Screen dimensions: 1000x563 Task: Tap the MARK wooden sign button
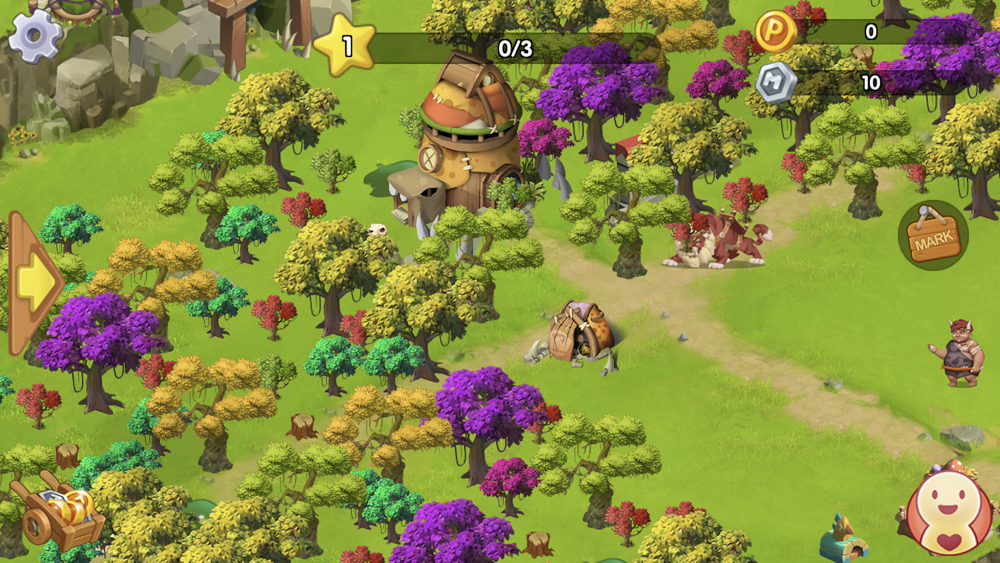click(x=933, y=236)
